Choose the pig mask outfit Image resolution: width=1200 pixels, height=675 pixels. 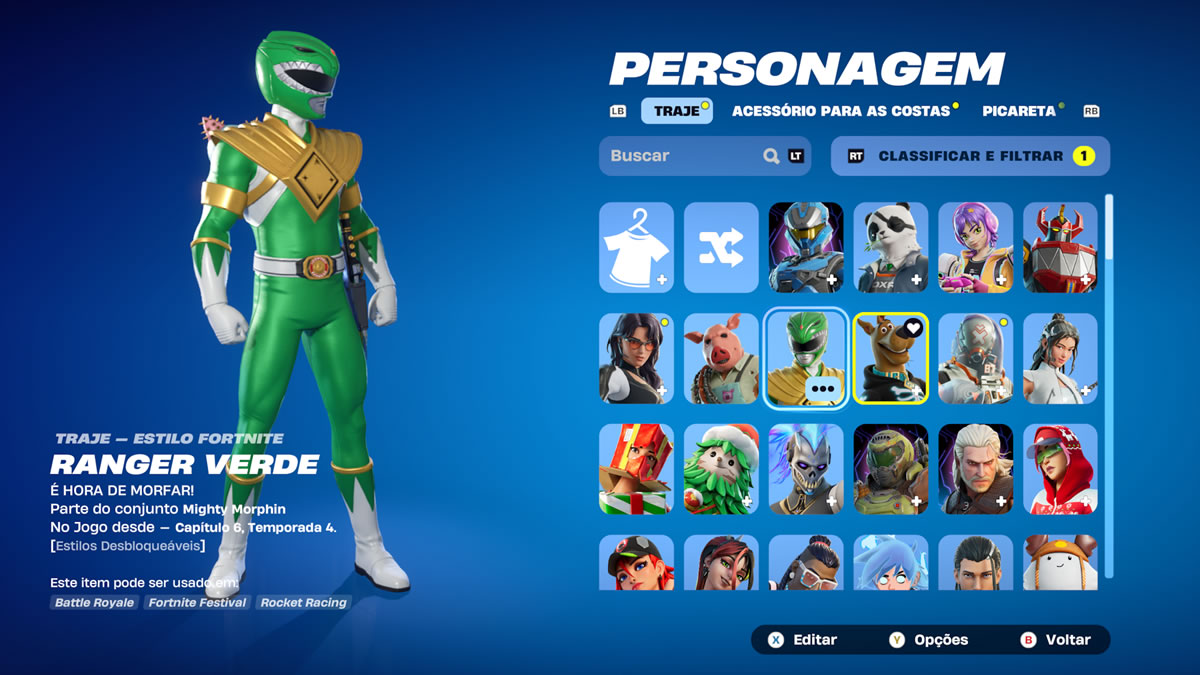click(x=721, y=358)
